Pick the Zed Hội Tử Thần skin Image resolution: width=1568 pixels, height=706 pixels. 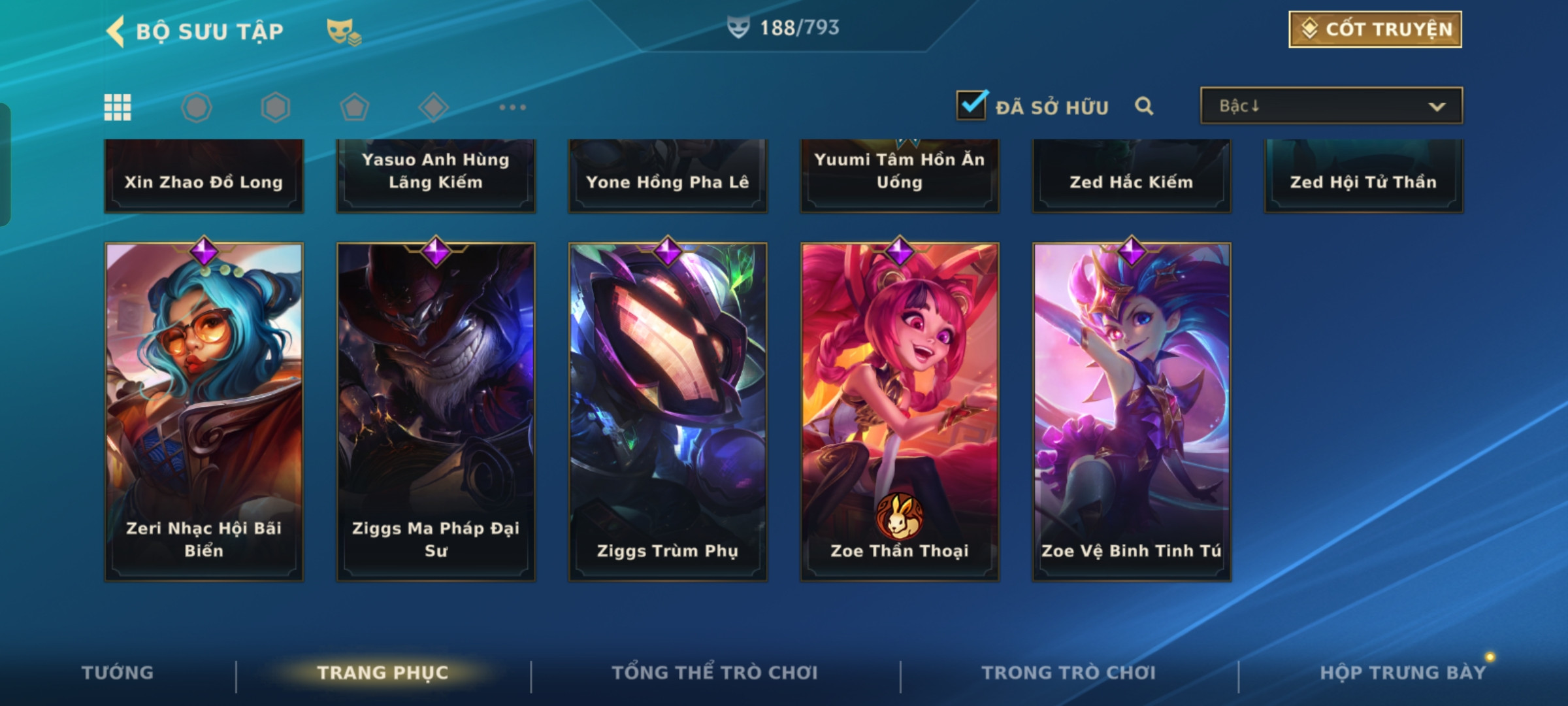coord(1364,176)
